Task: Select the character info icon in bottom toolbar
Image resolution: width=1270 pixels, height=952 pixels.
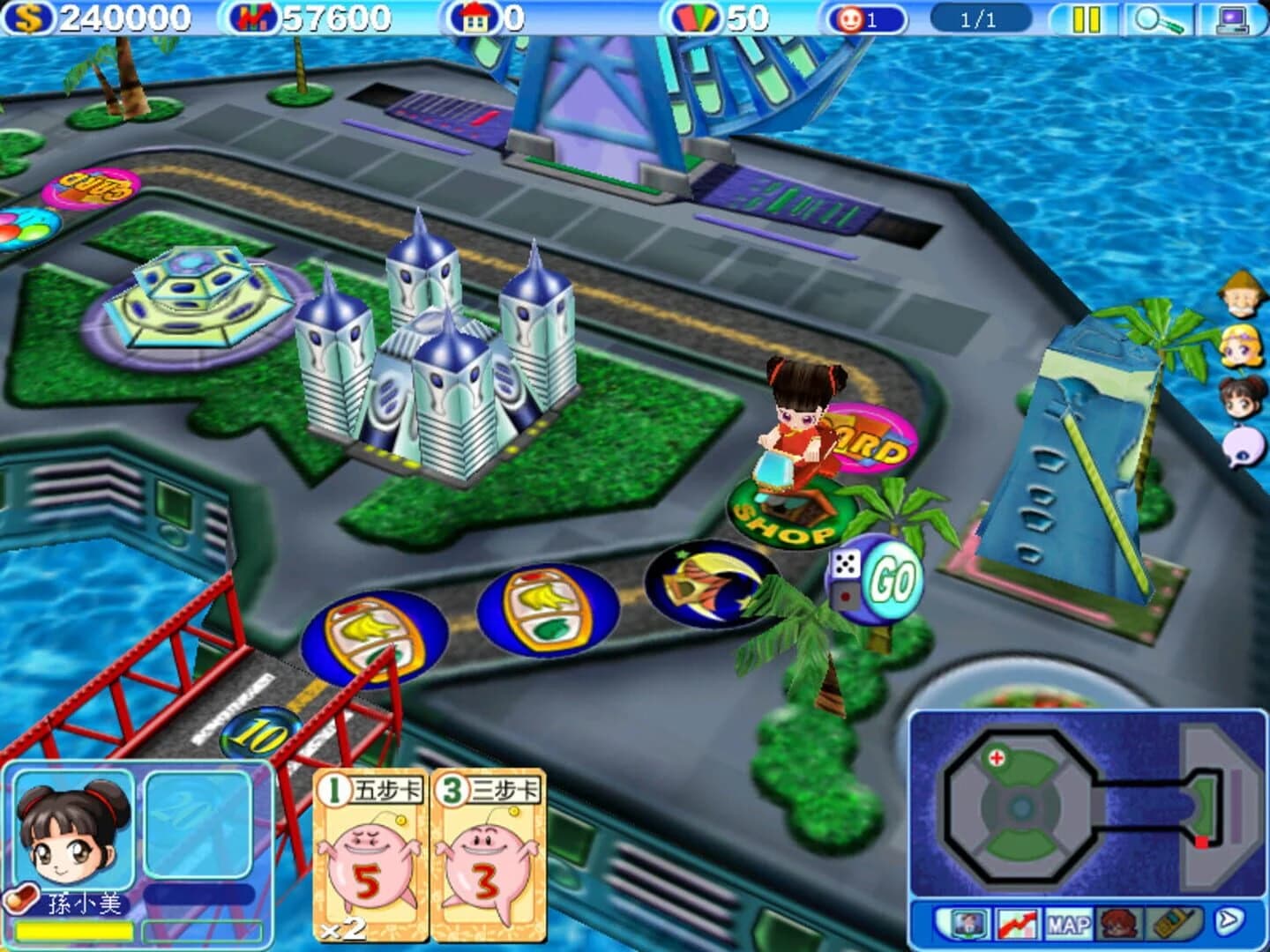Action: pyautogui.click(x=967, y=923)
